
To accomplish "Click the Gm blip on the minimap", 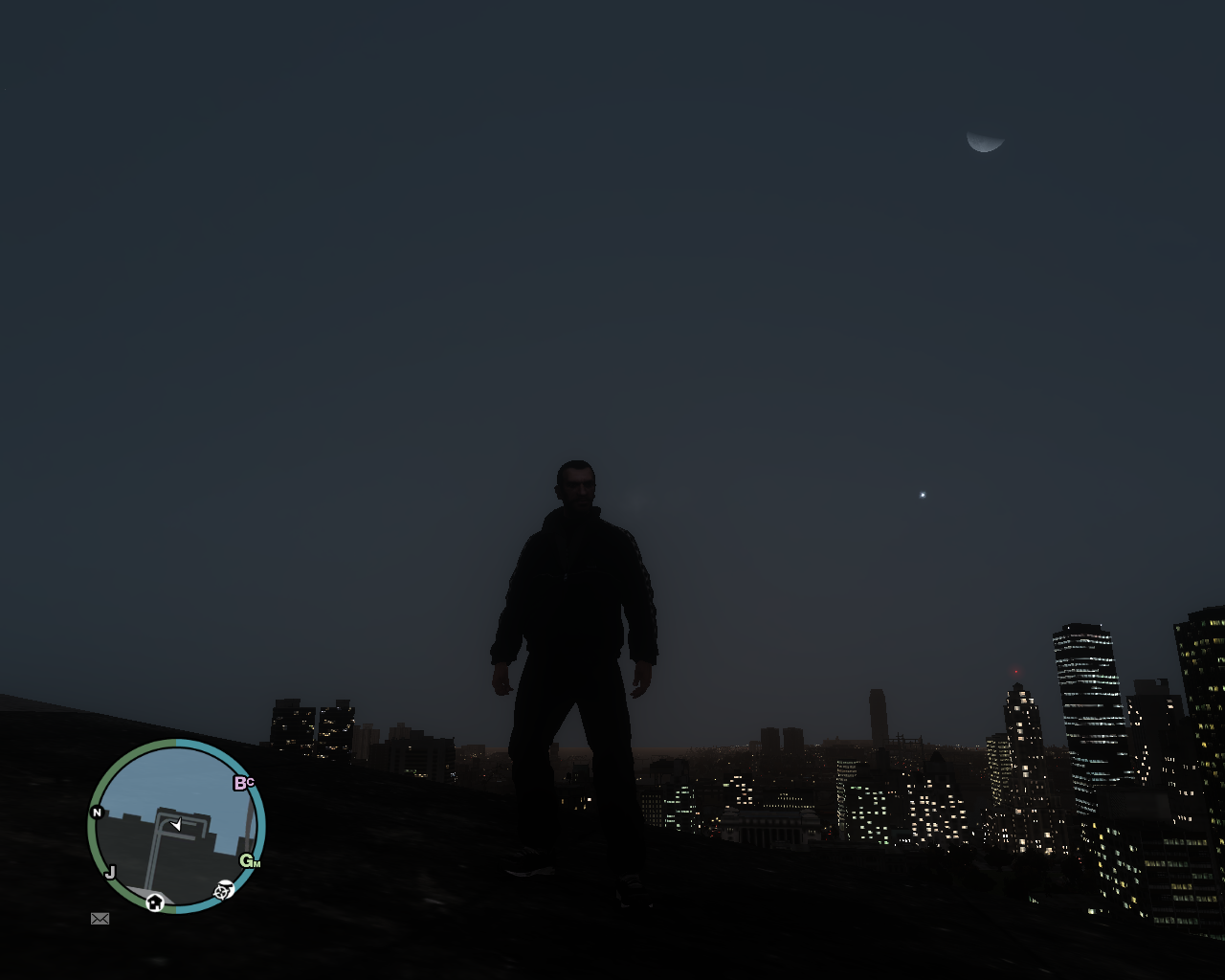I will pos(248,861).
